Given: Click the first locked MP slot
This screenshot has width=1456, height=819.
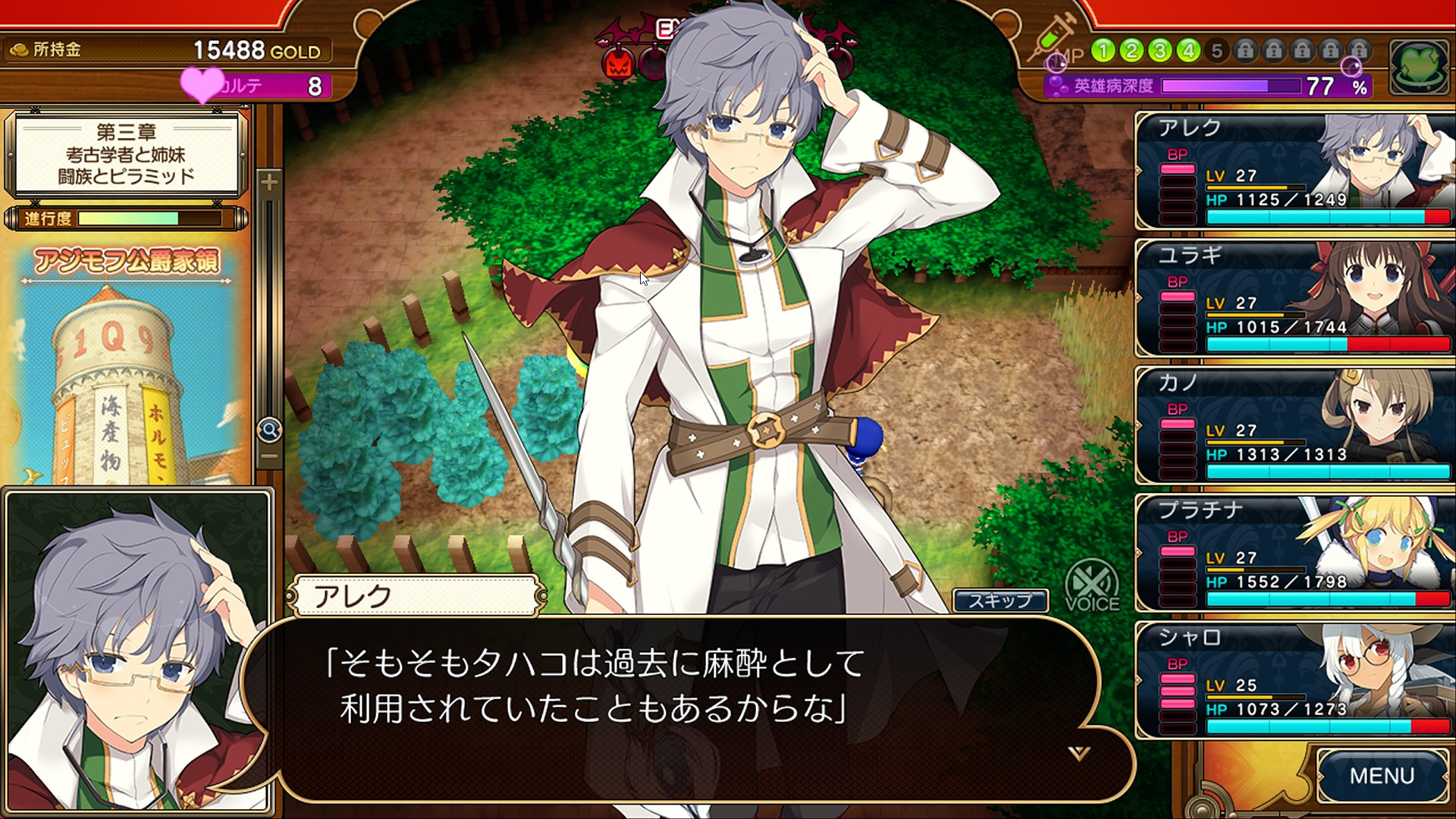Looking at the screenshot, I should coord(1245,51).
